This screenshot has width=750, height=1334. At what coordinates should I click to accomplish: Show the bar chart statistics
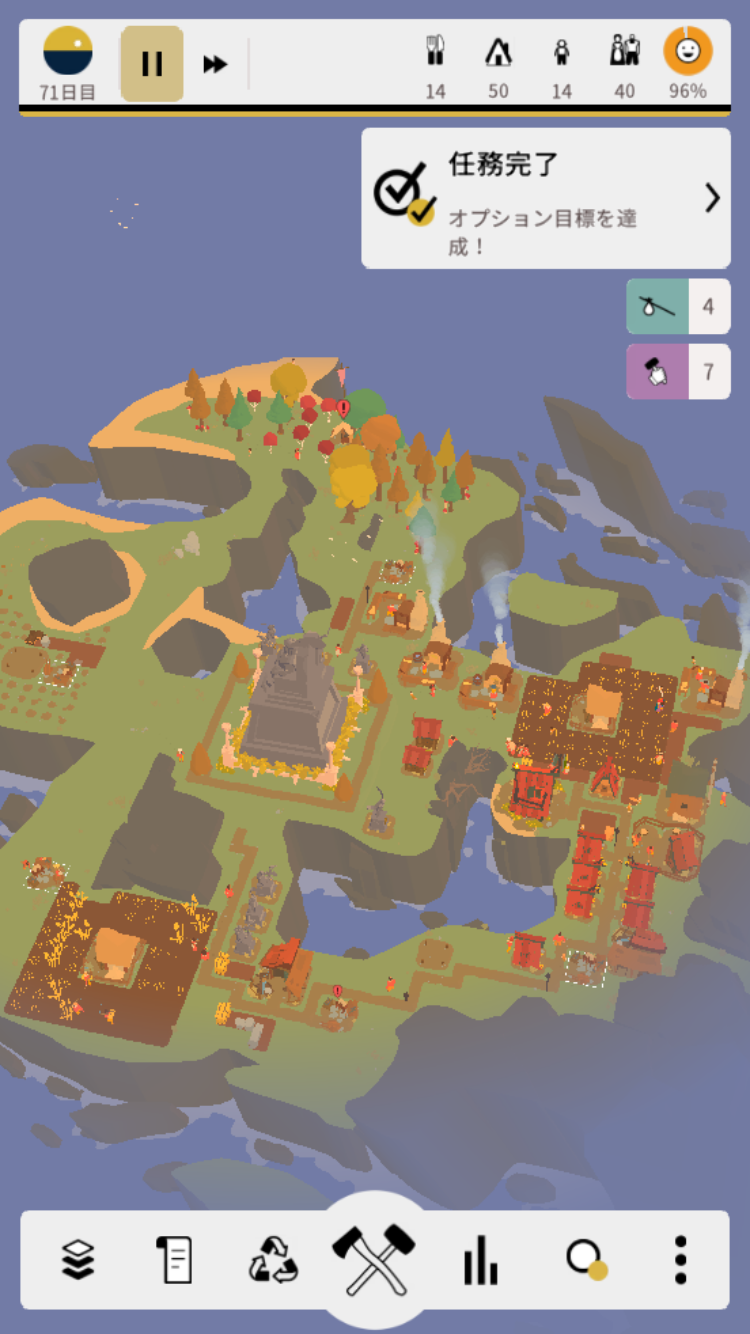(x=480, y=1259)
